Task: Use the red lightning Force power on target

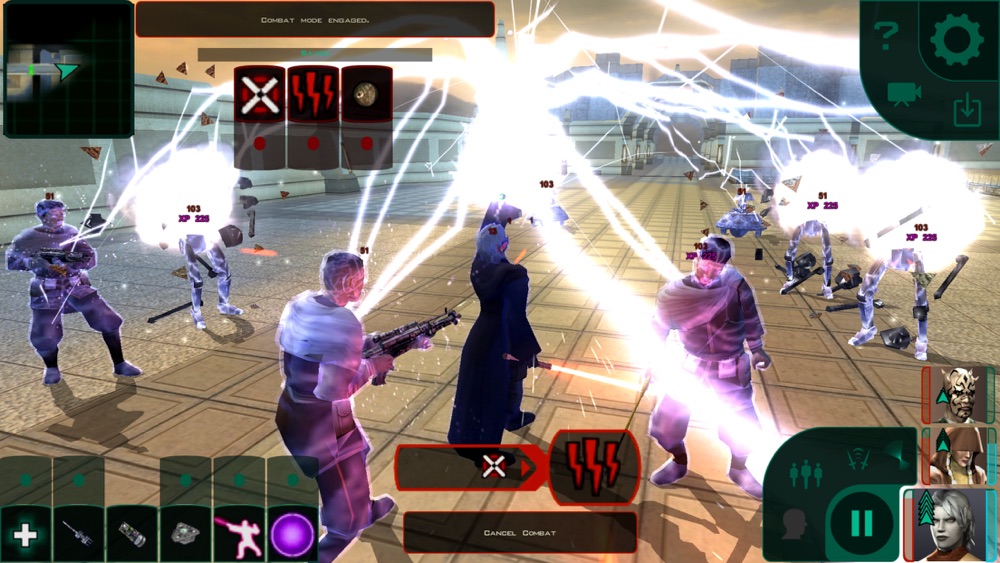Action: [x=313, y=95]
